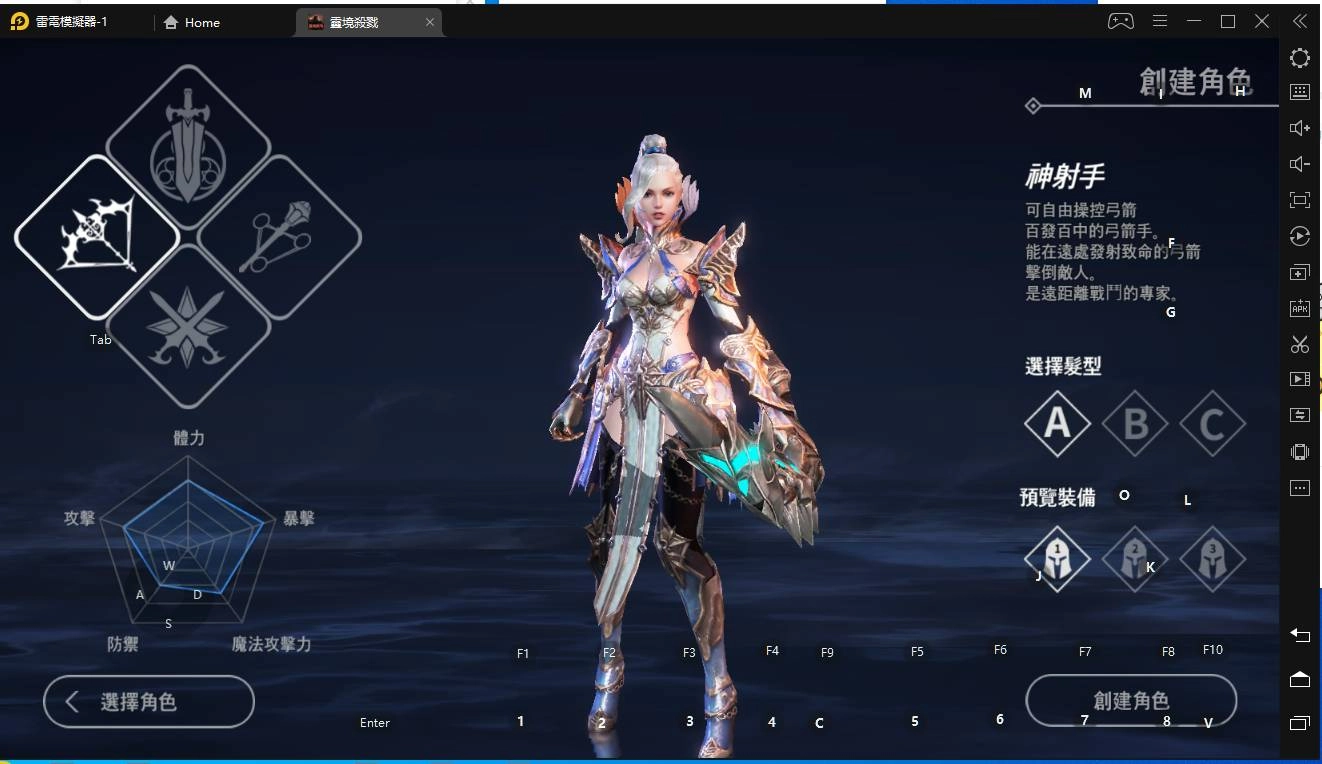Switch to the Home tab
Viewport: 1322px width, 764px height.
[x=191, y=22]
